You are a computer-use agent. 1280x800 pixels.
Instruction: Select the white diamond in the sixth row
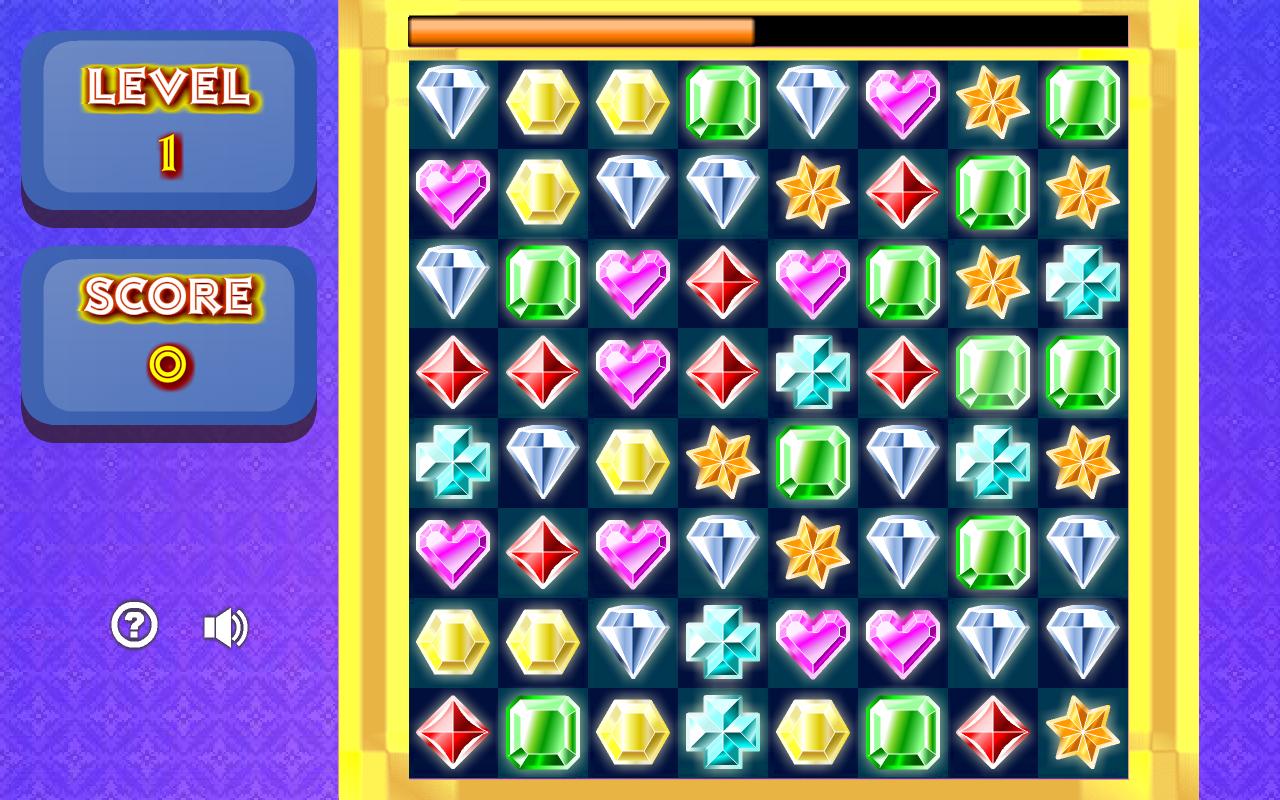pos(723,552)
